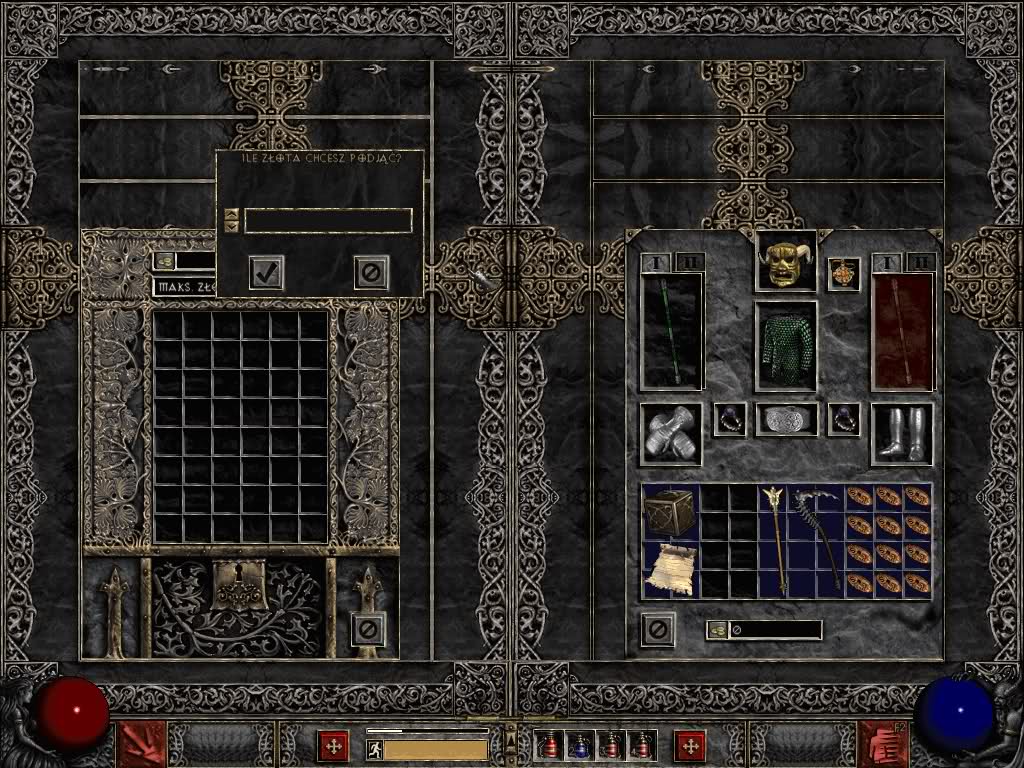
Task: Confirm the gold amount with the checkmark
Action: (266, 272)
